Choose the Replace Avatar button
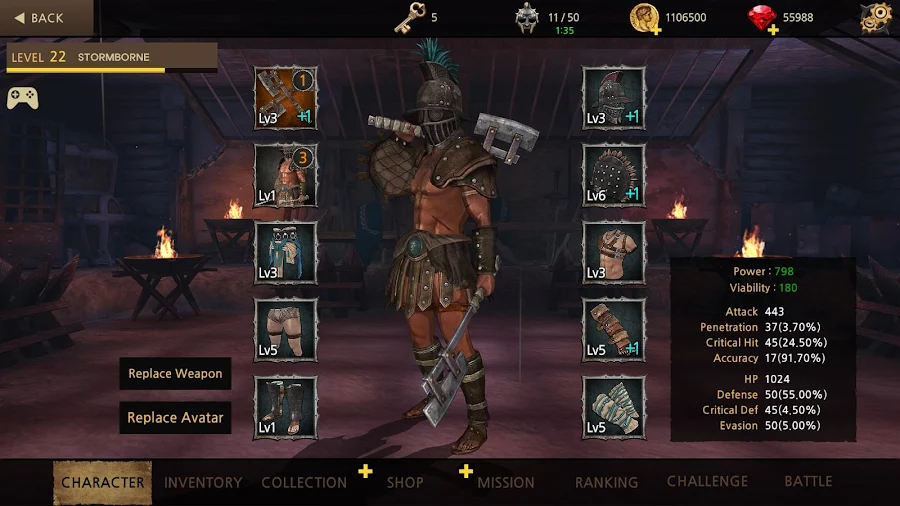This screenshot has height=506, width=900. [x=175, y=418]
